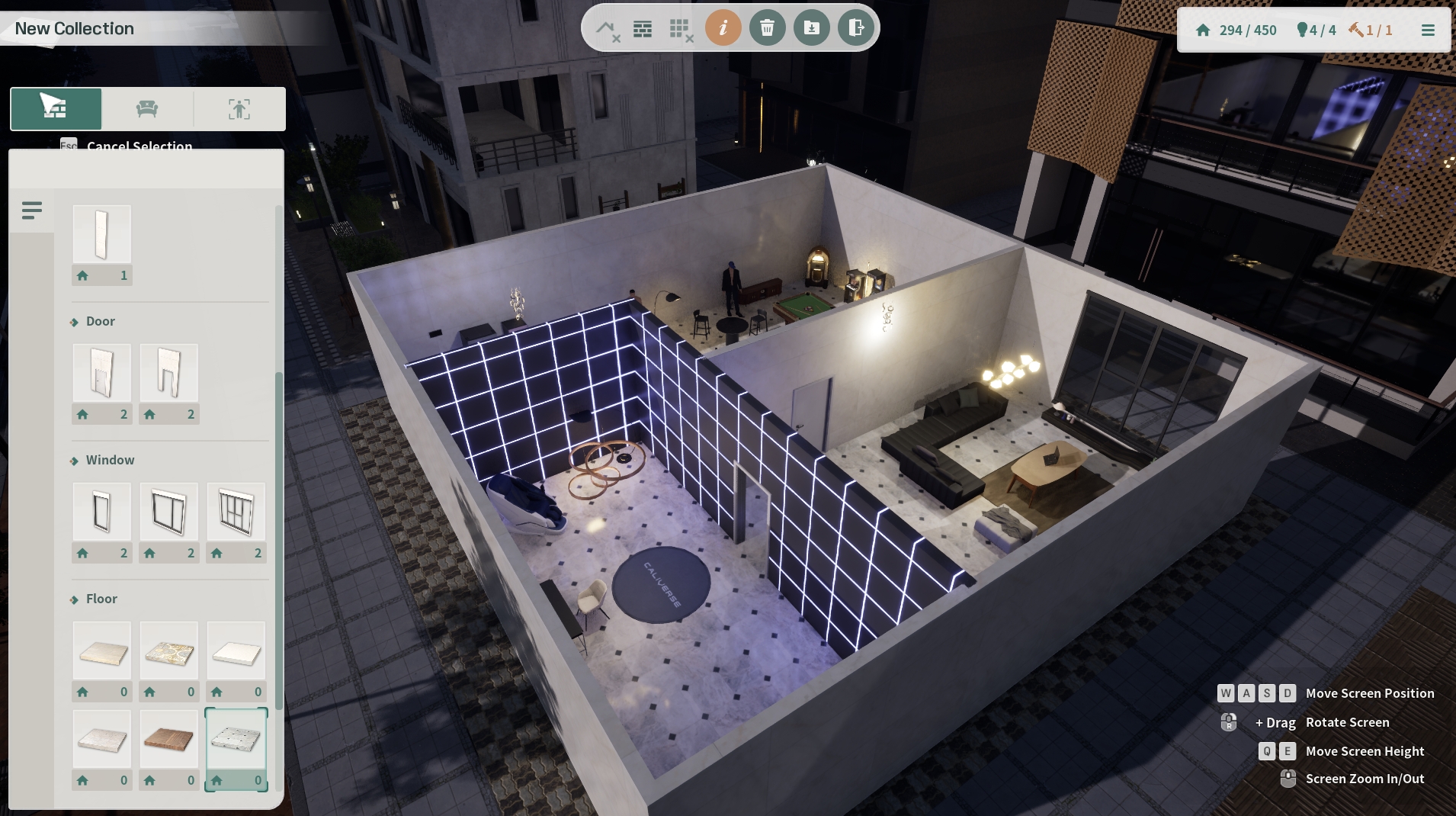
Task: Open the hamburger menu beside house counters
Action: pos(1428,31)
